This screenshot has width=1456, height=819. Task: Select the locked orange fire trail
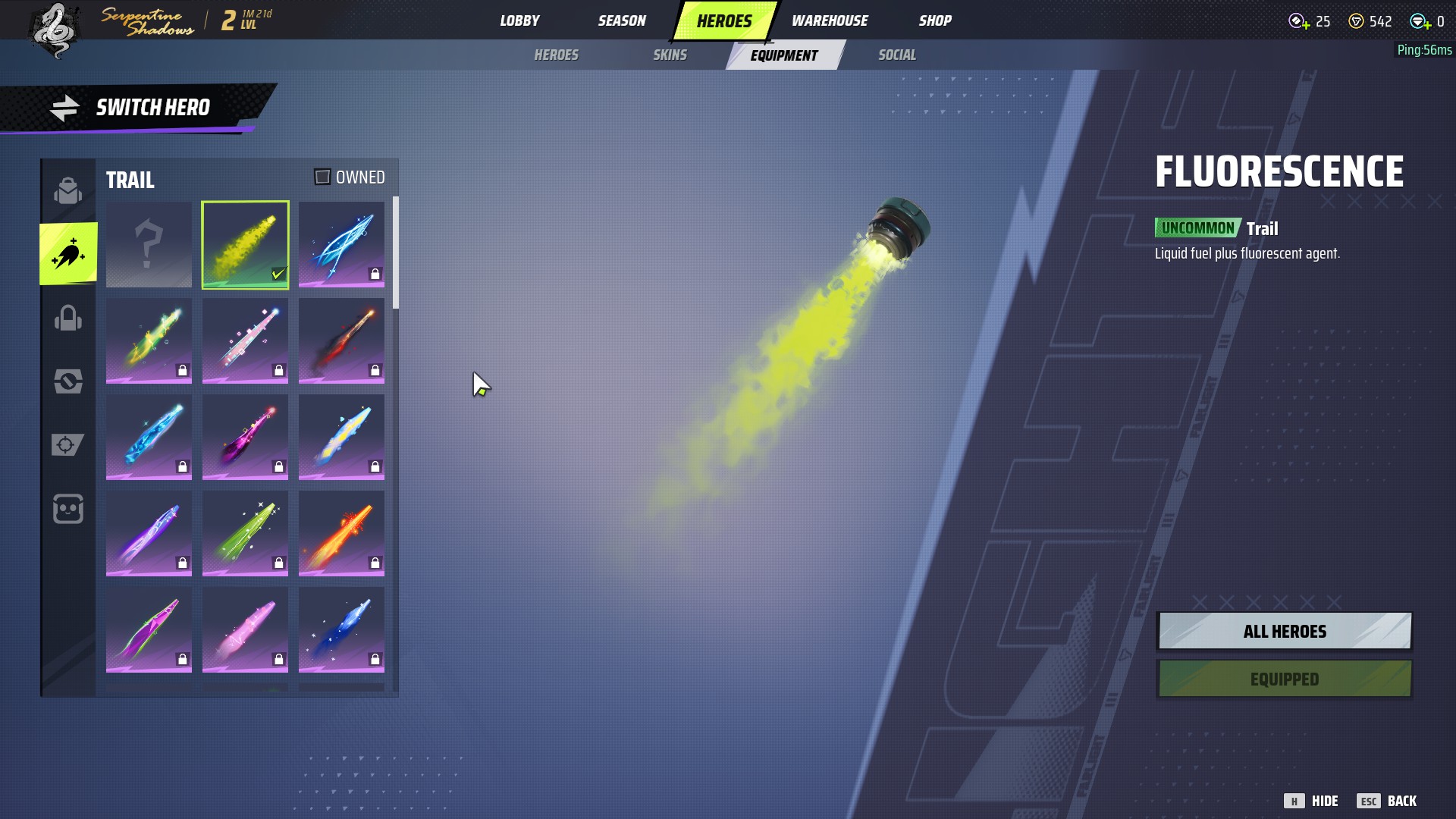point(341,532)
